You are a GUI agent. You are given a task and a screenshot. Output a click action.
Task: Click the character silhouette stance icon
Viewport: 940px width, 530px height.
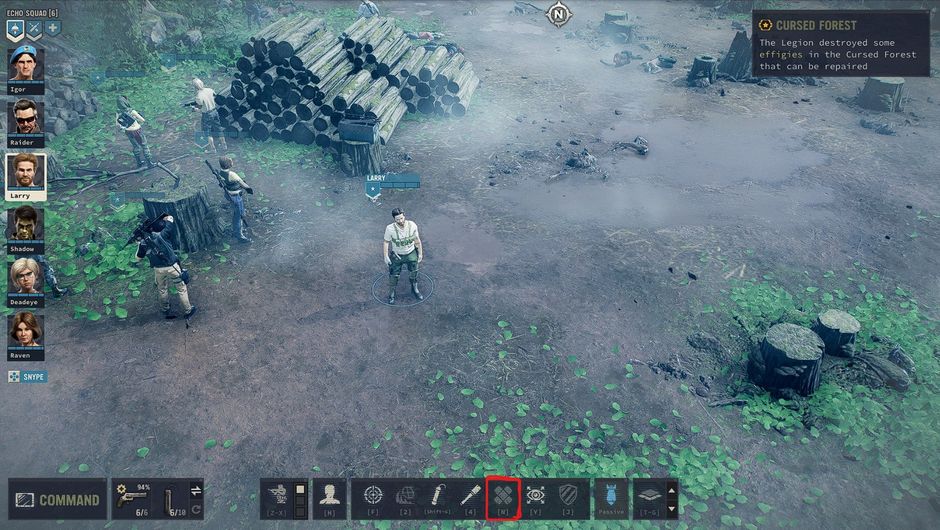pos(328,496)
